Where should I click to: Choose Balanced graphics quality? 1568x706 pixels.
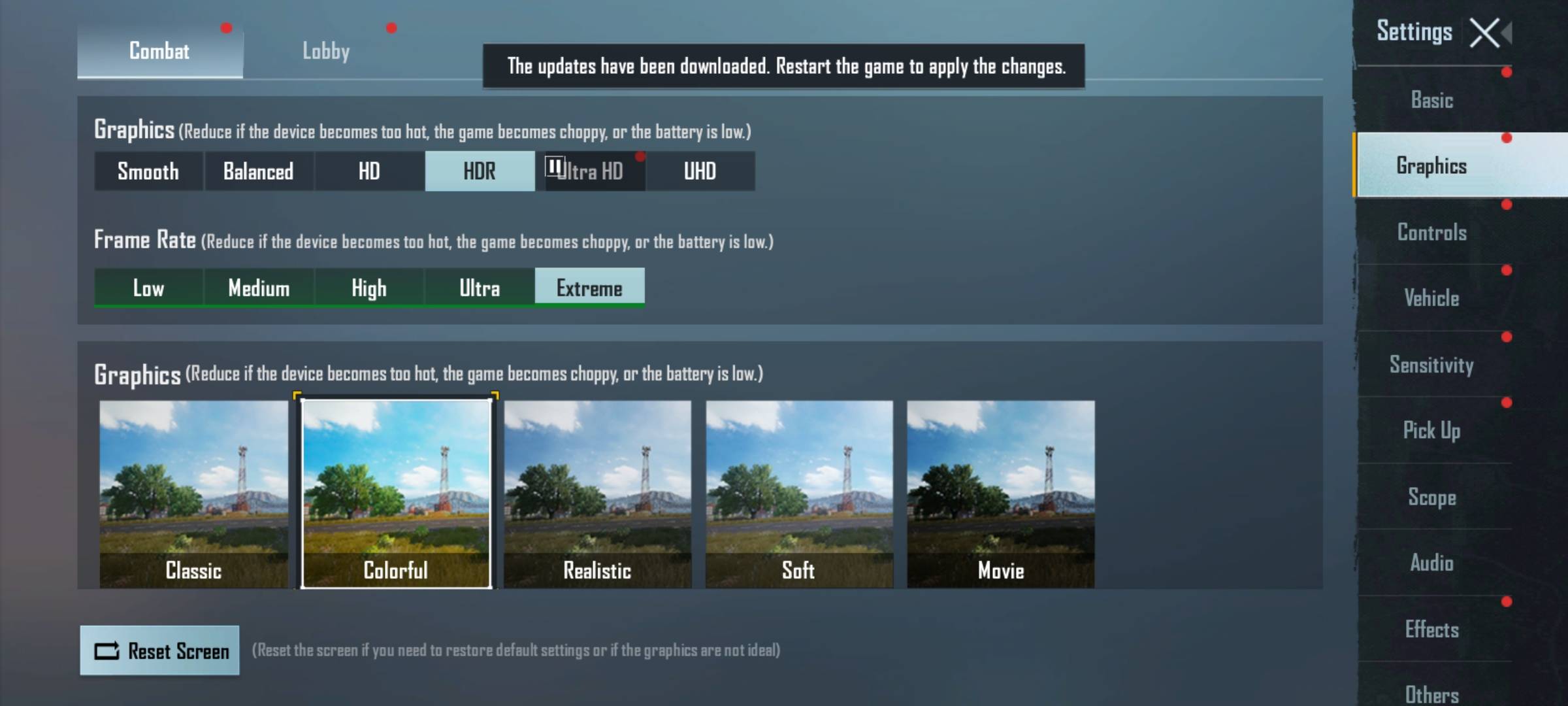[259, 171]
